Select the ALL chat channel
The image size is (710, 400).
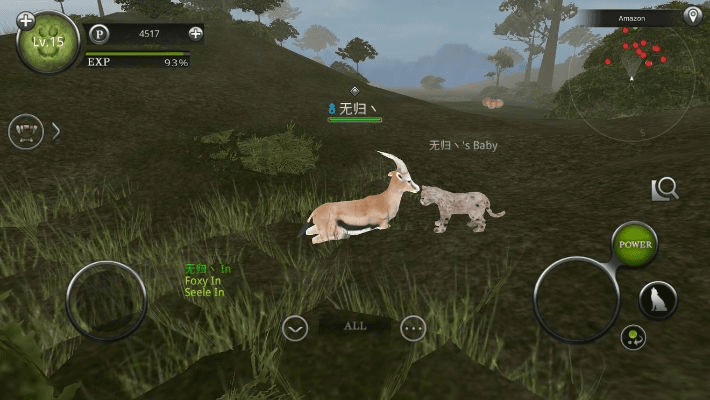[x=354, y=326]
